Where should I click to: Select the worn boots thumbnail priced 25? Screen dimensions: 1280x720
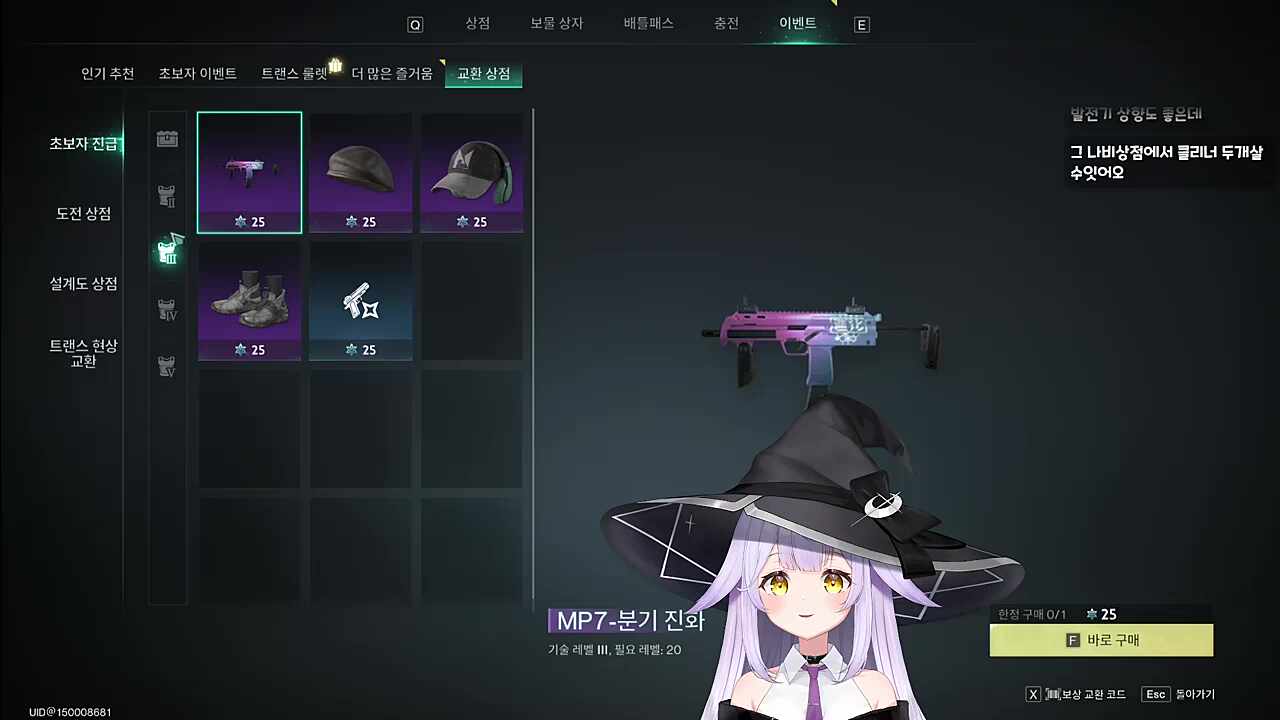(249, 300)
